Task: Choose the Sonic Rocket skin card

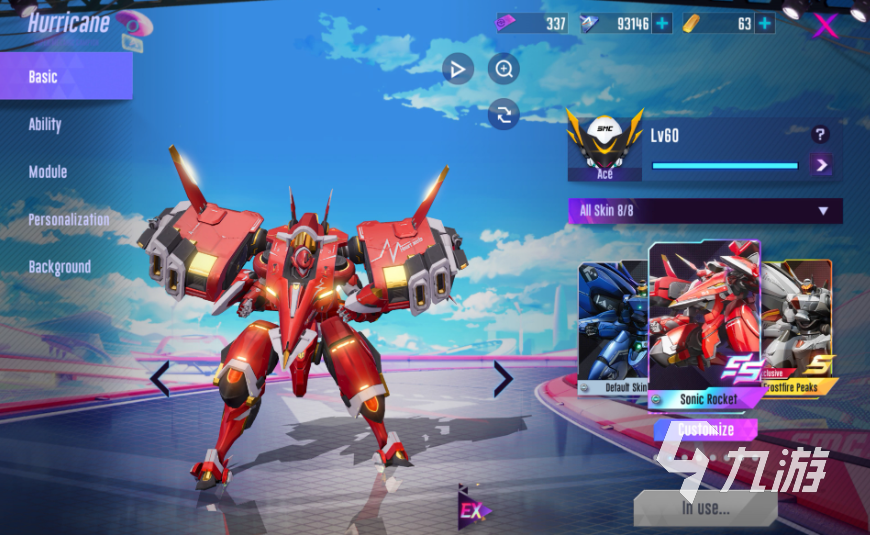Action: point(706,320)
